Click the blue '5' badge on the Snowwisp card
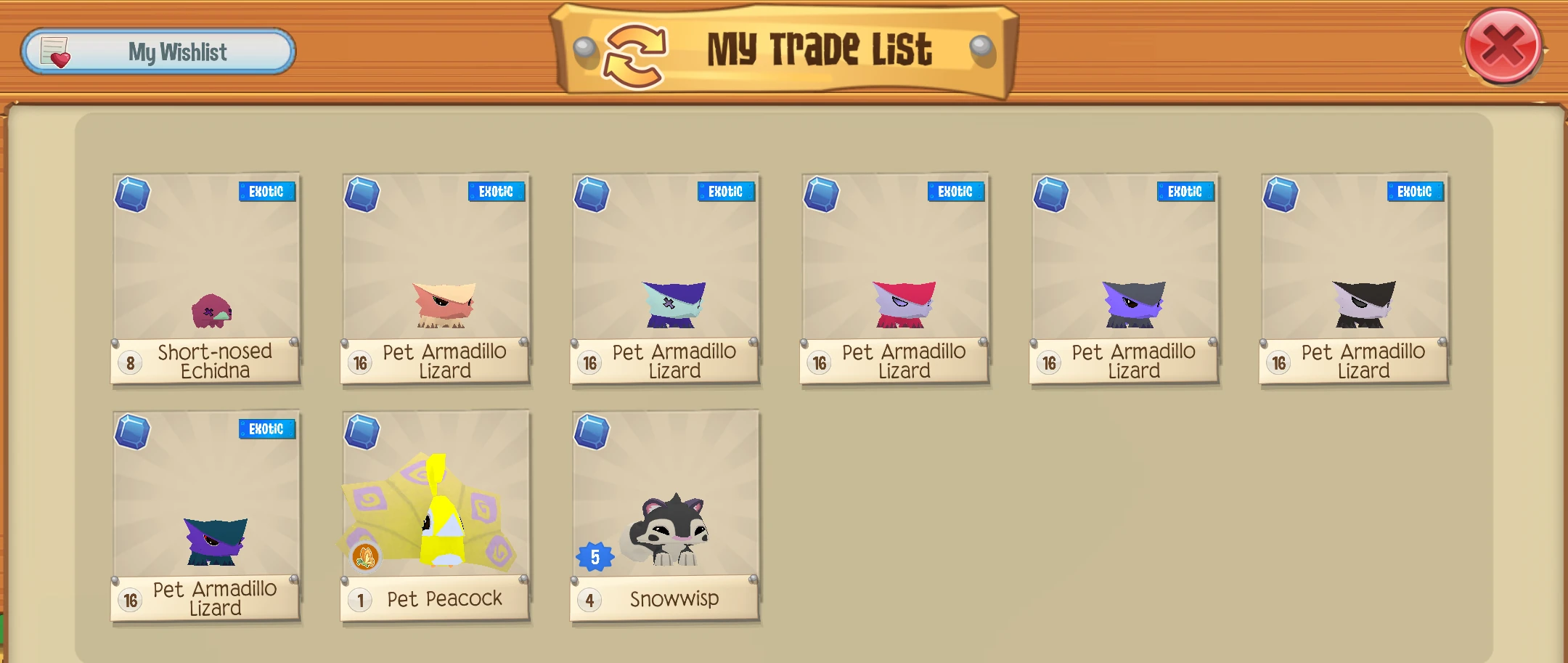 594,556
